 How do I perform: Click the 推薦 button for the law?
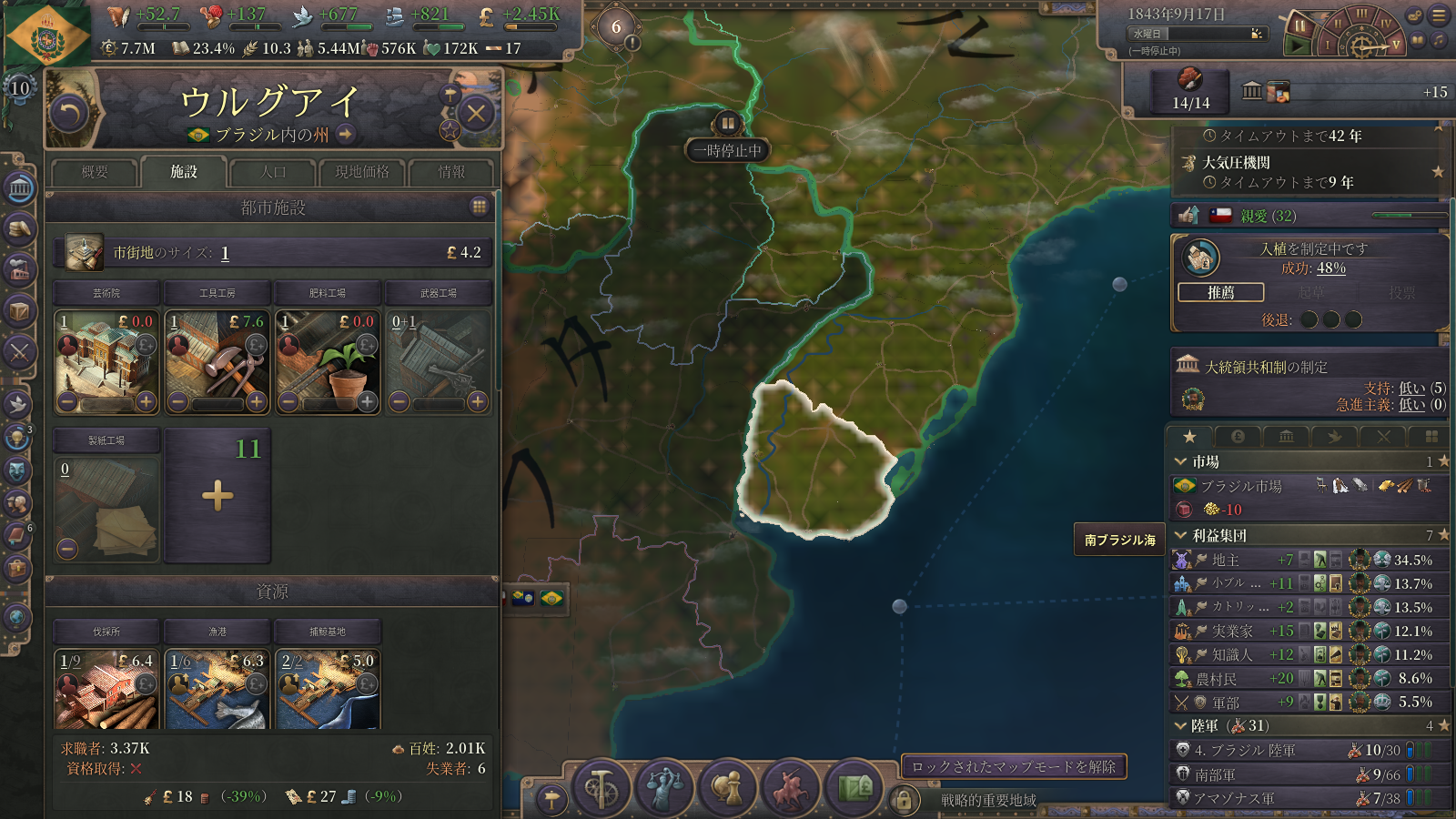pyautogui.click(x=1220, y=292)
